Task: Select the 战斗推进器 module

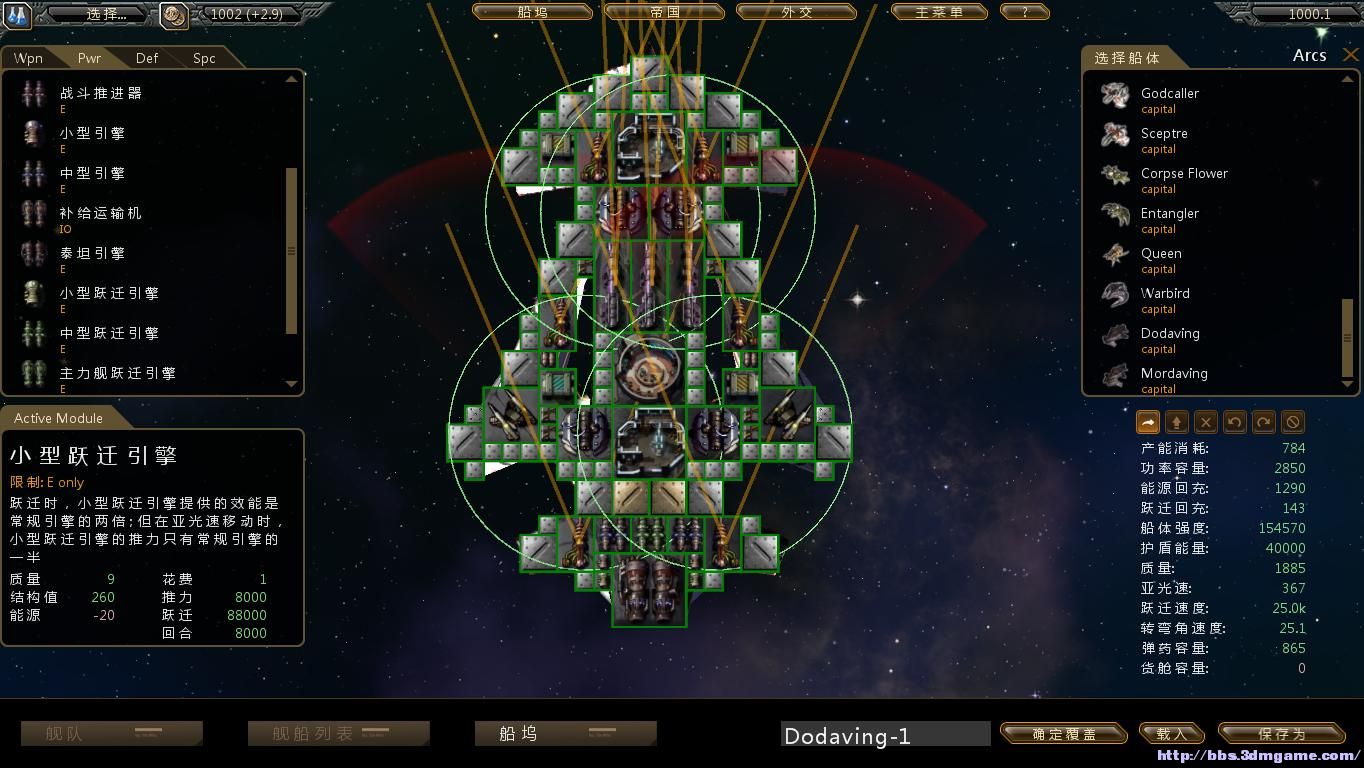Action: pos(100,94)
